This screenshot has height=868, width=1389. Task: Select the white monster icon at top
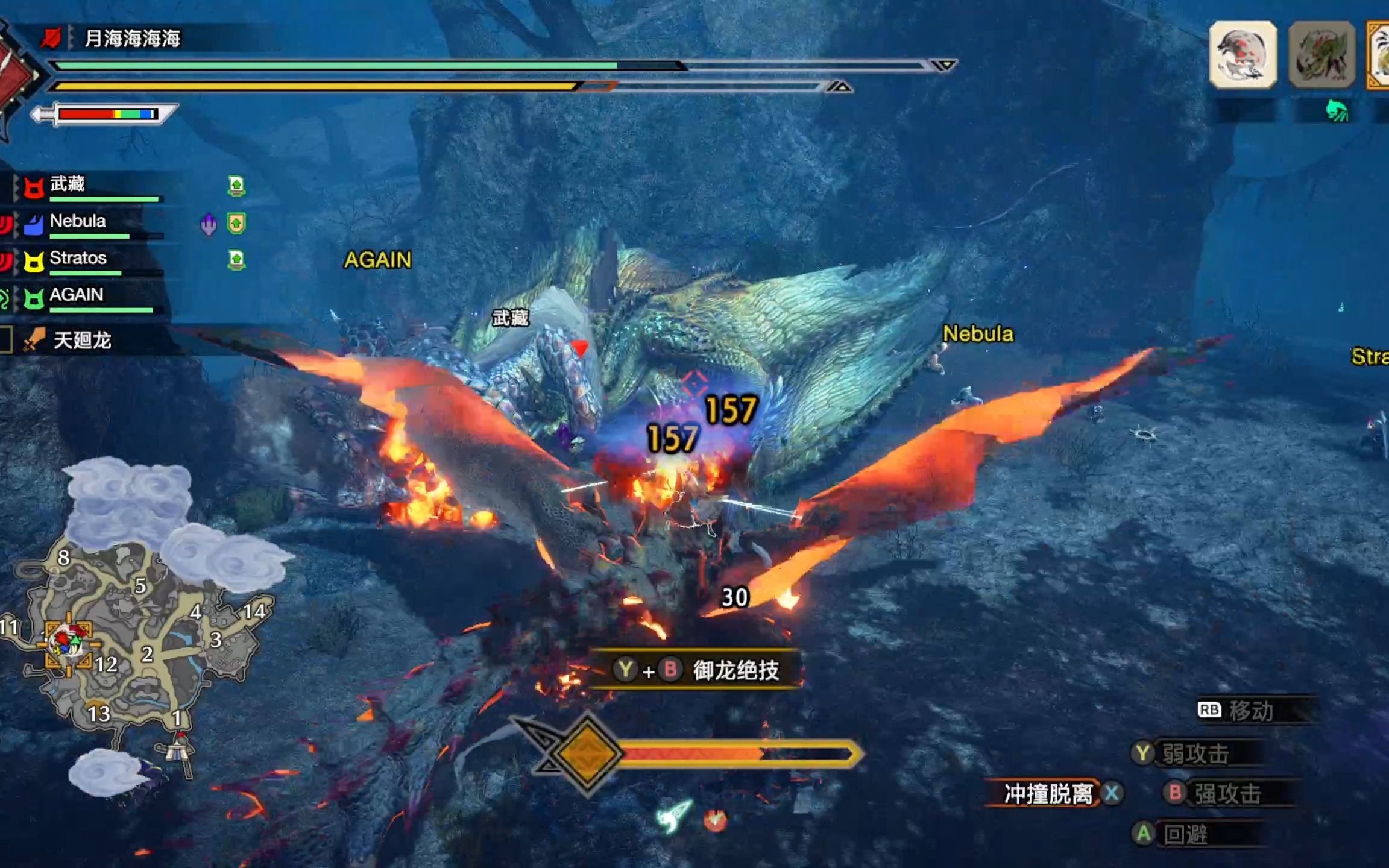1243,55
